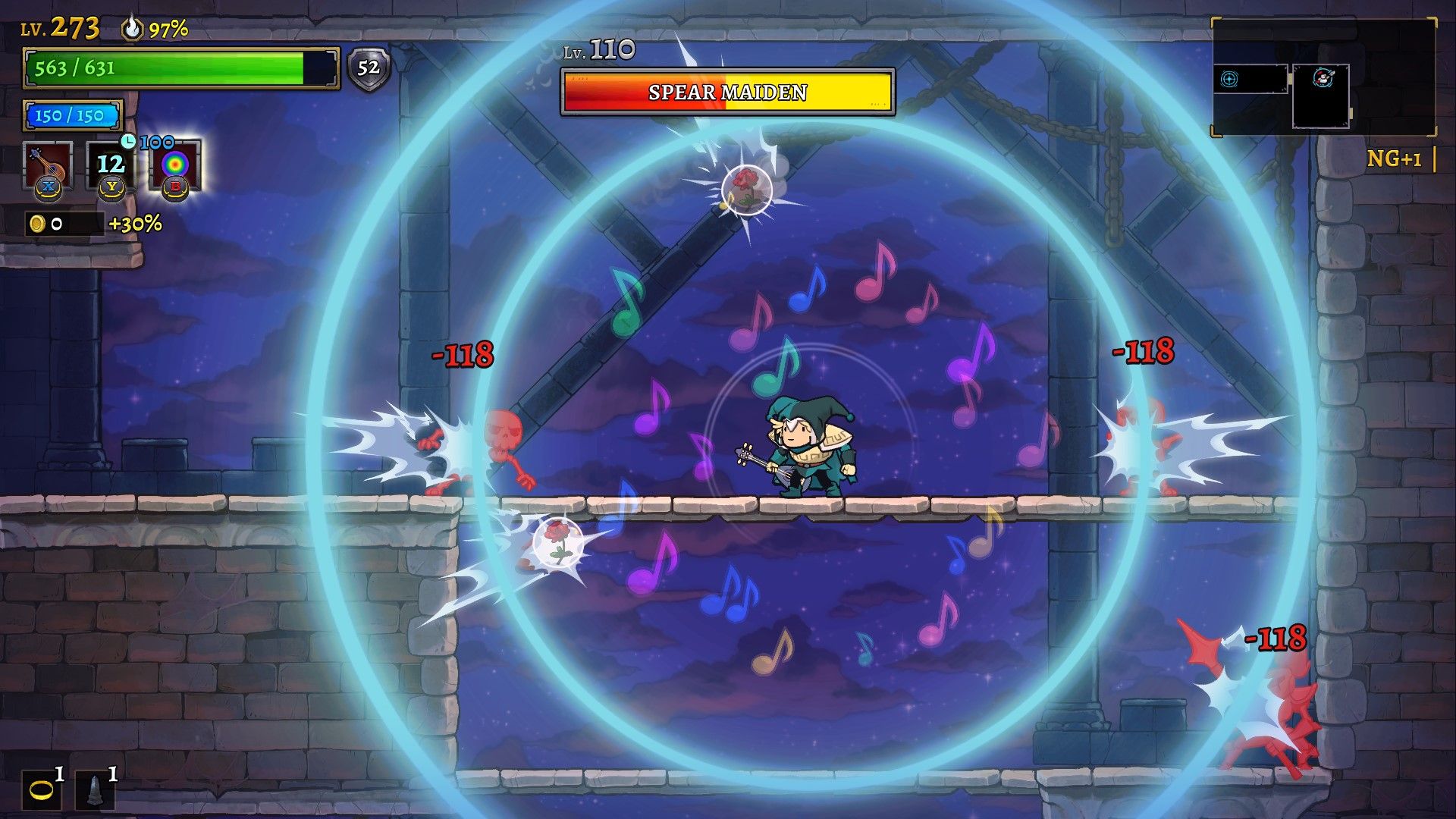
Task: Inspect the golden ring relic
Action: click(x=41, y=790)
